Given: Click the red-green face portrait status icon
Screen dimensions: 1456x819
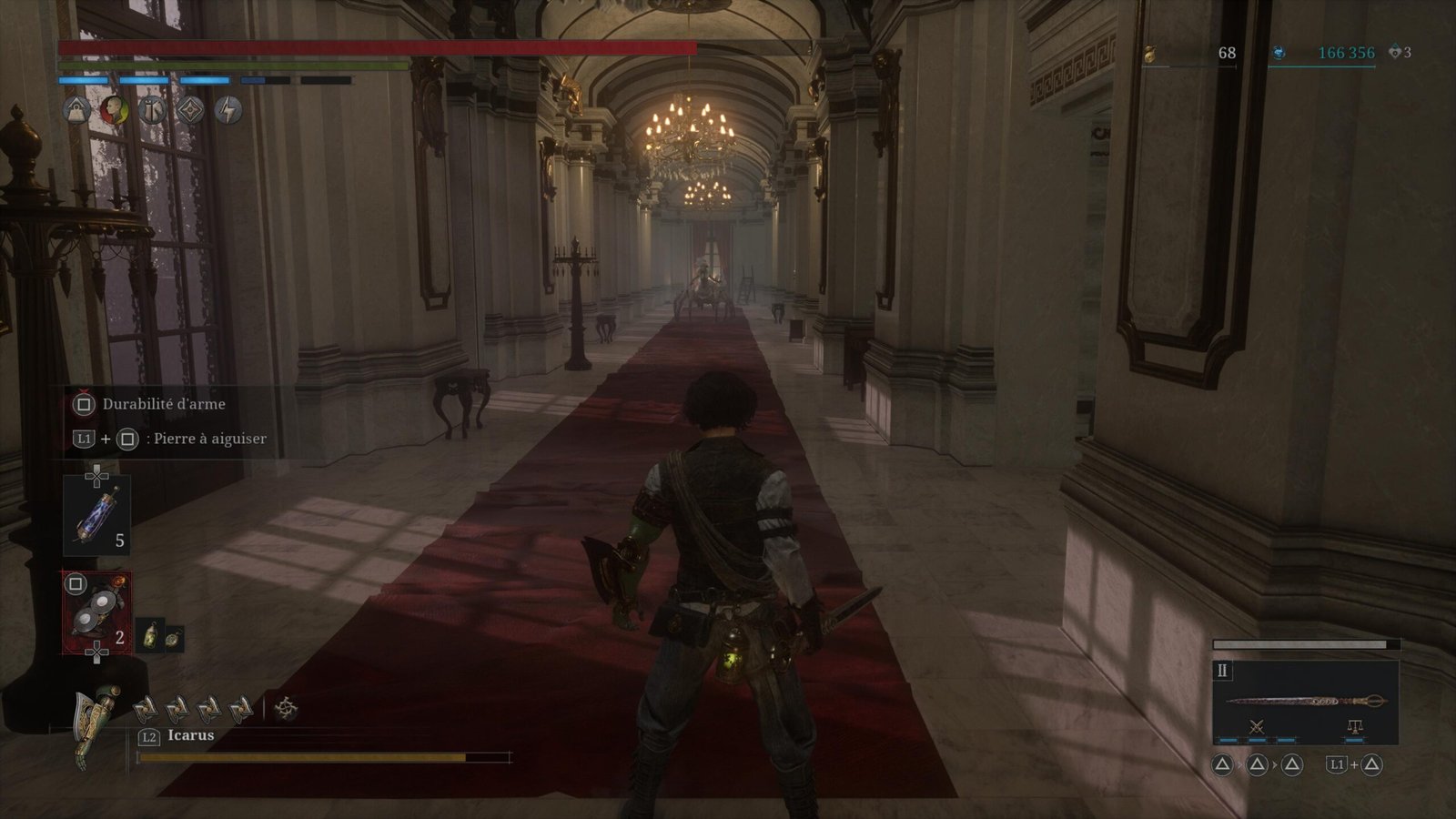Looking at the screenshot, I should 114,111.
